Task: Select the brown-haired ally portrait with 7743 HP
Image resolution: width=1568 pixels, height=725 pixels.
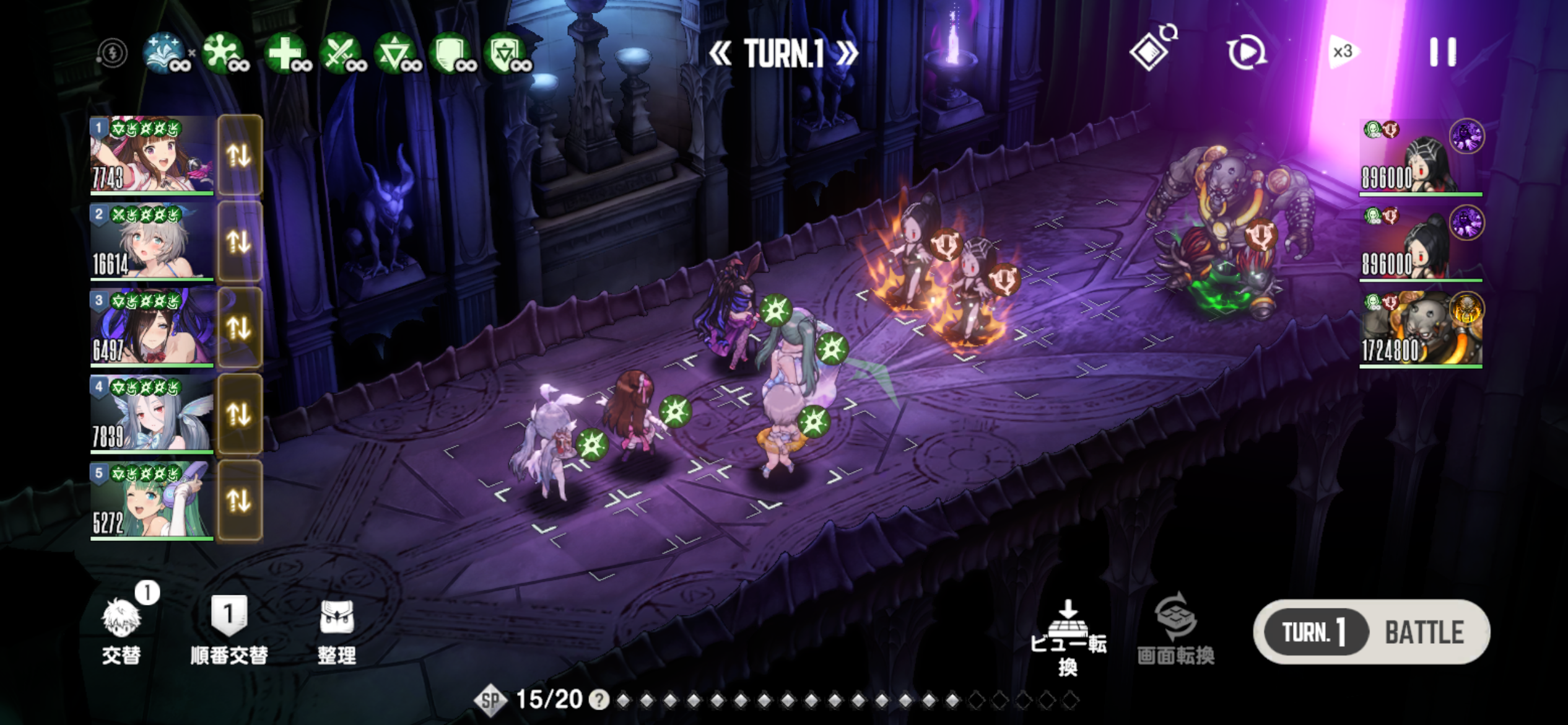Action: pos(152,155)
